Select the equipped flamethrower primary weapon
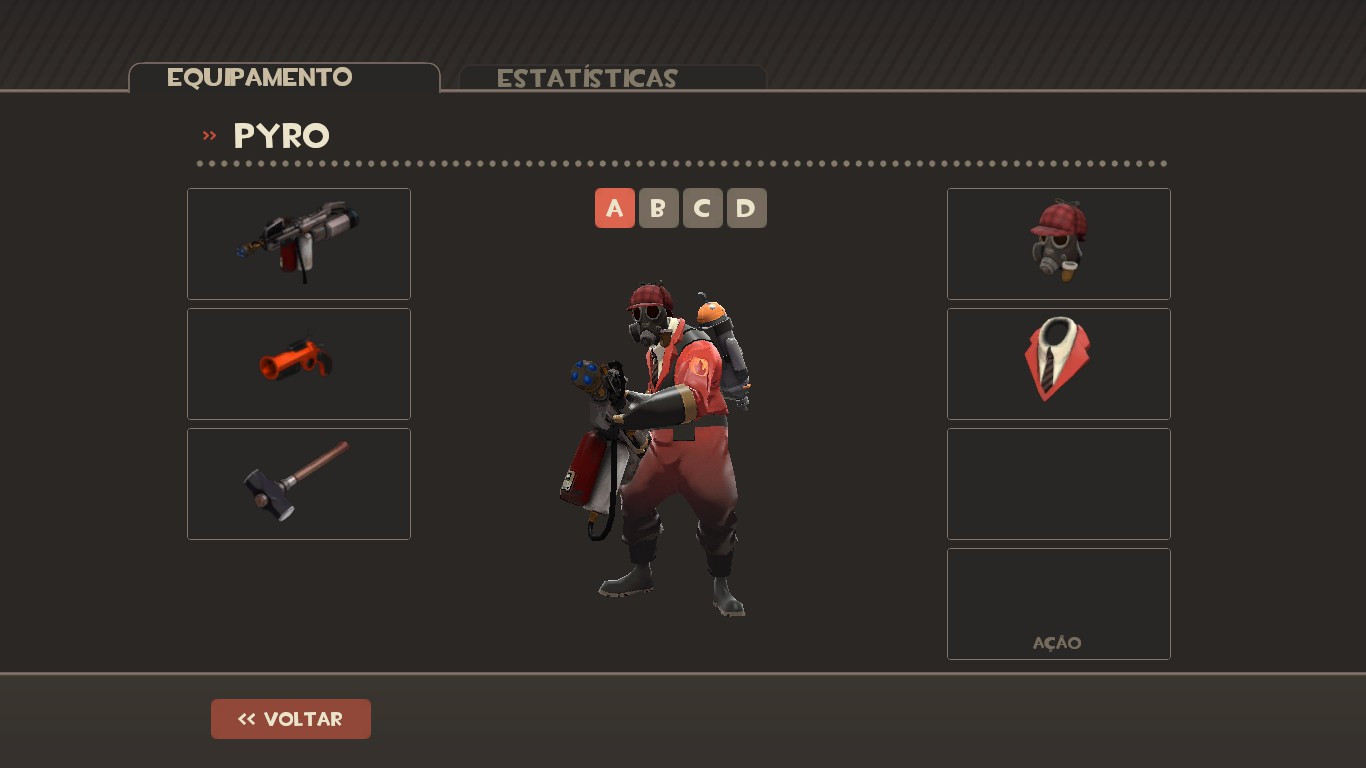1366x768 pixels. point(298,243)
